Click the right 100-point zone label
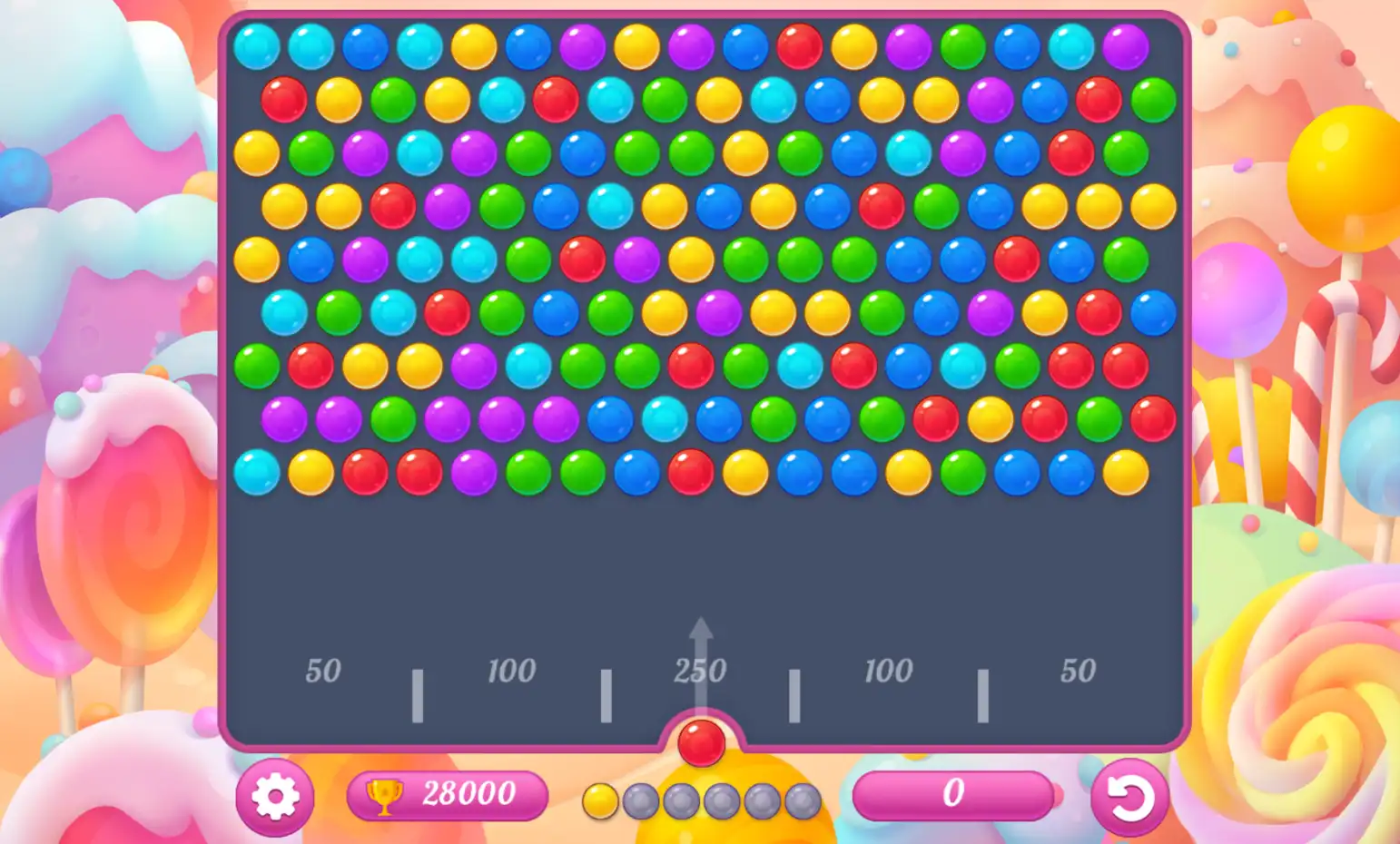The image size is (1400, 844). pyautogui.click(x=888, y=672)
